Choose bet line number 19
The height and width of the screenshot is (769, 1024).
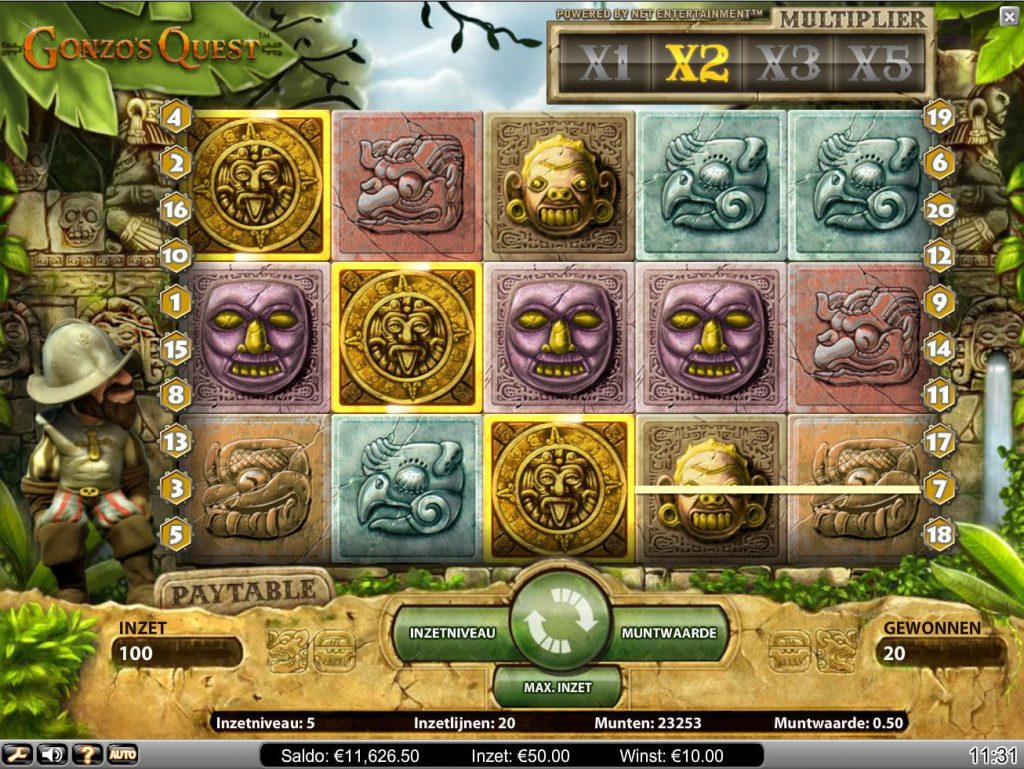click(x=939, y=118)
